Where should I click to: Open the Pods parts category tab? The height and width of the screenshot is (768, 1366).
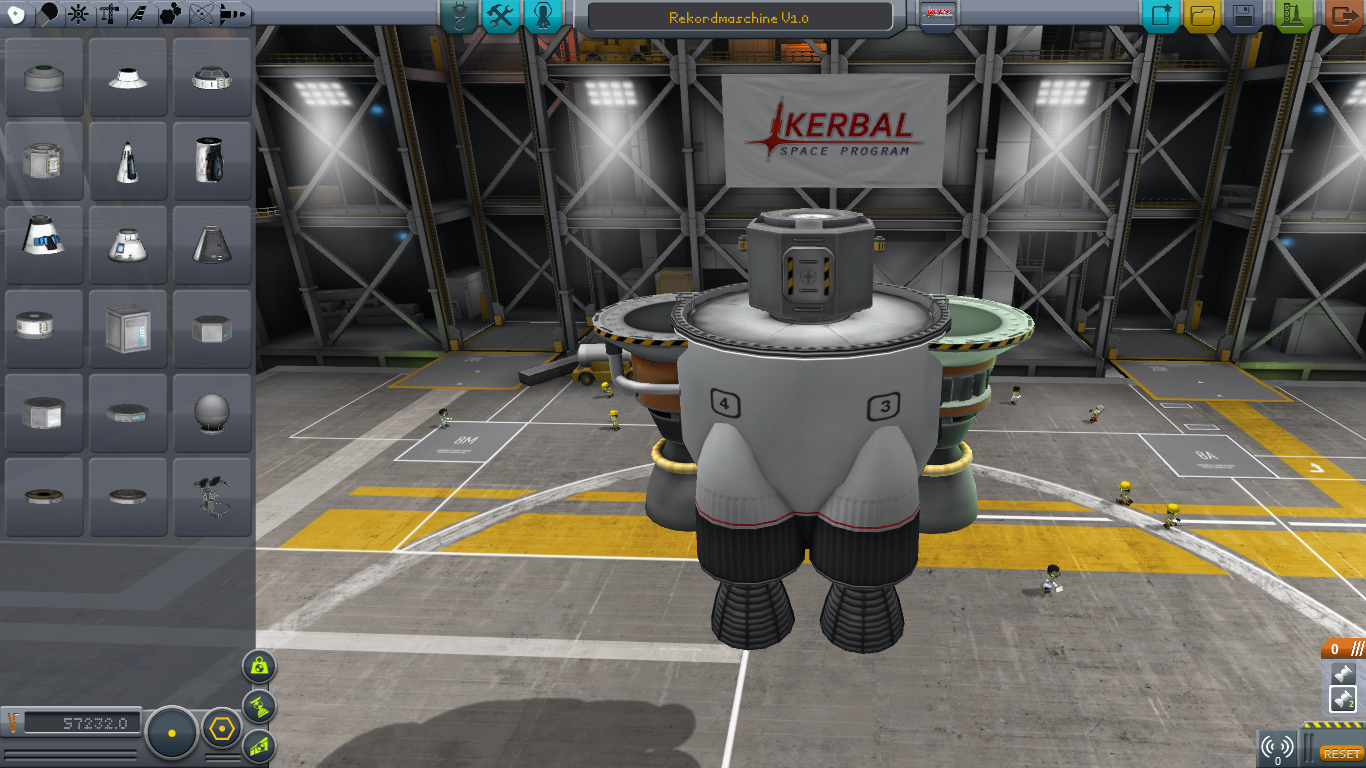point(15,14)
